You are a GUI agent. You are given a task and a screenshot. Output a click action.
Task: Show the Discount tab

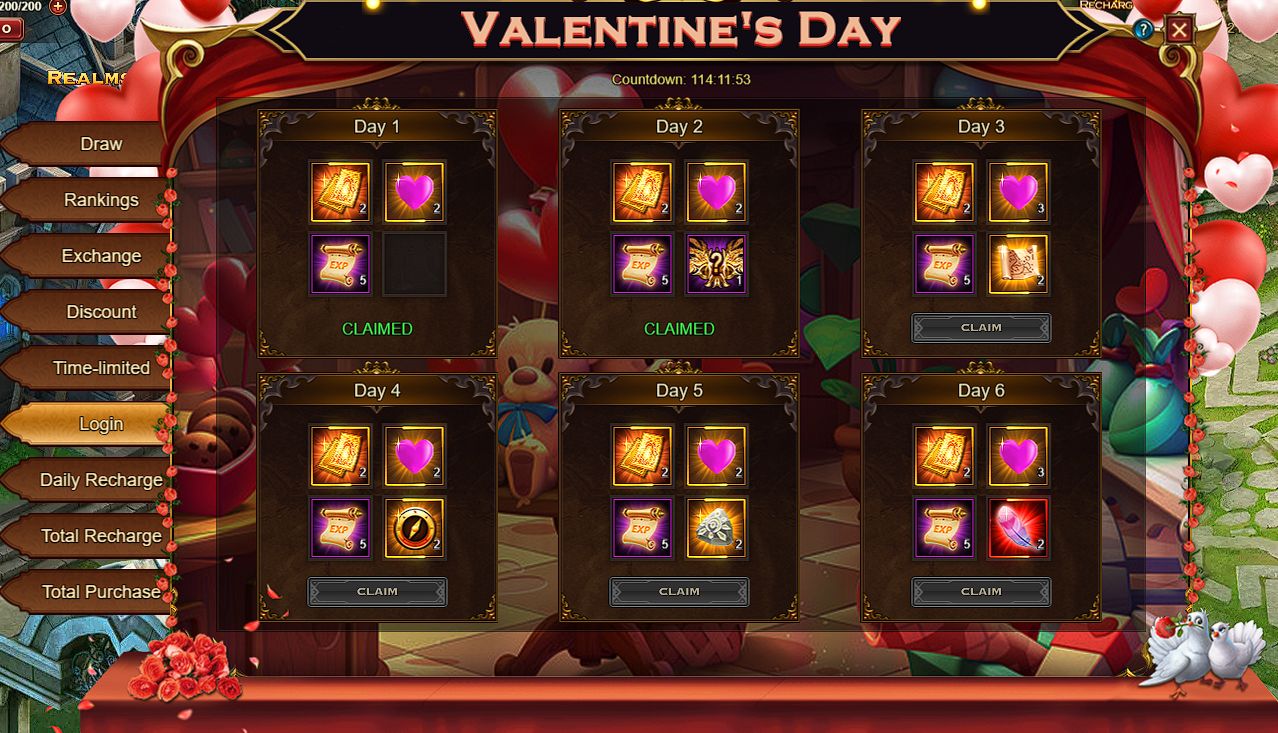[100, 312]
